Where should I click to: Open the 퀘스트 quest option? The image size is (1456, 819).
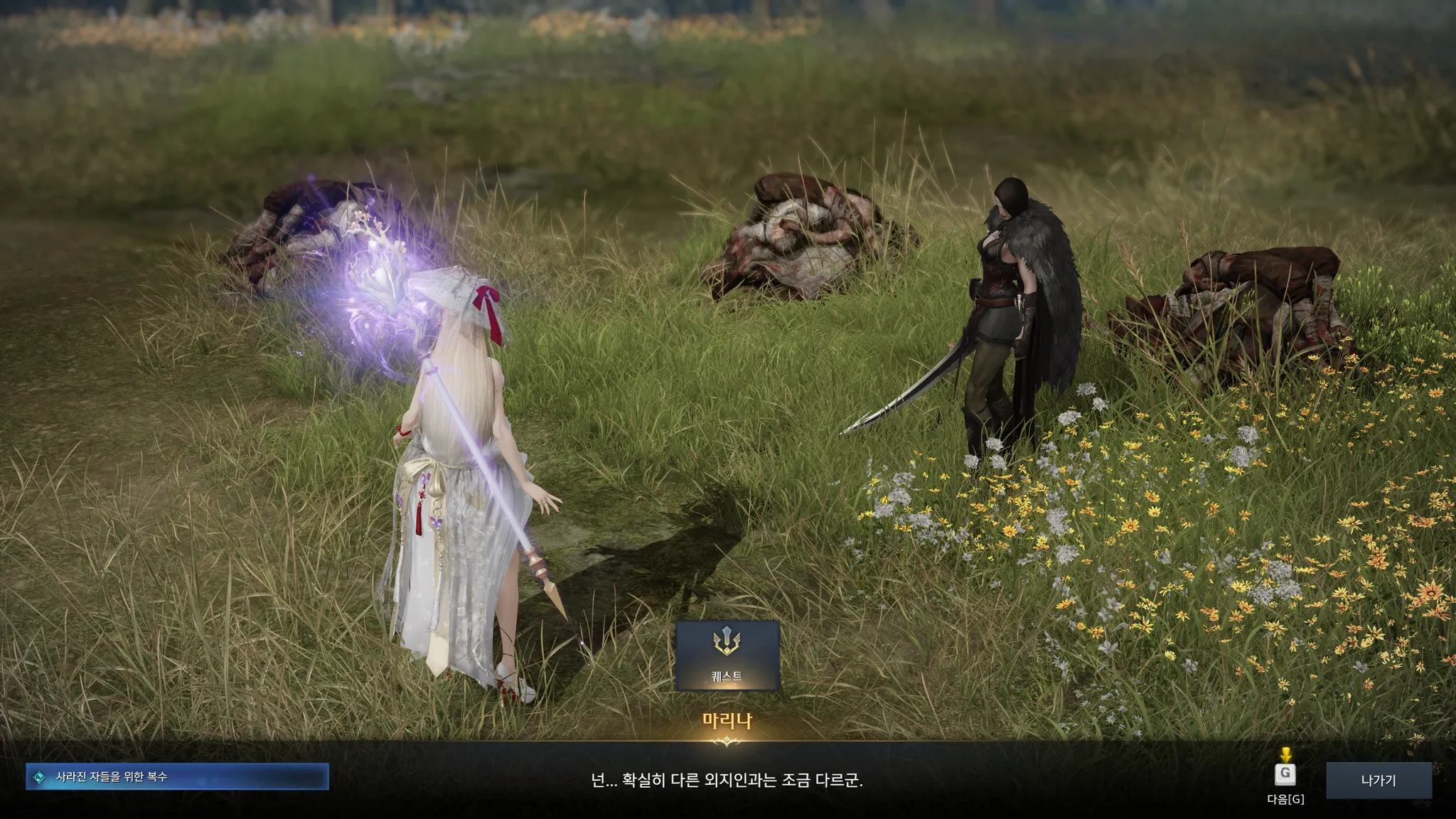pos(727,655)
